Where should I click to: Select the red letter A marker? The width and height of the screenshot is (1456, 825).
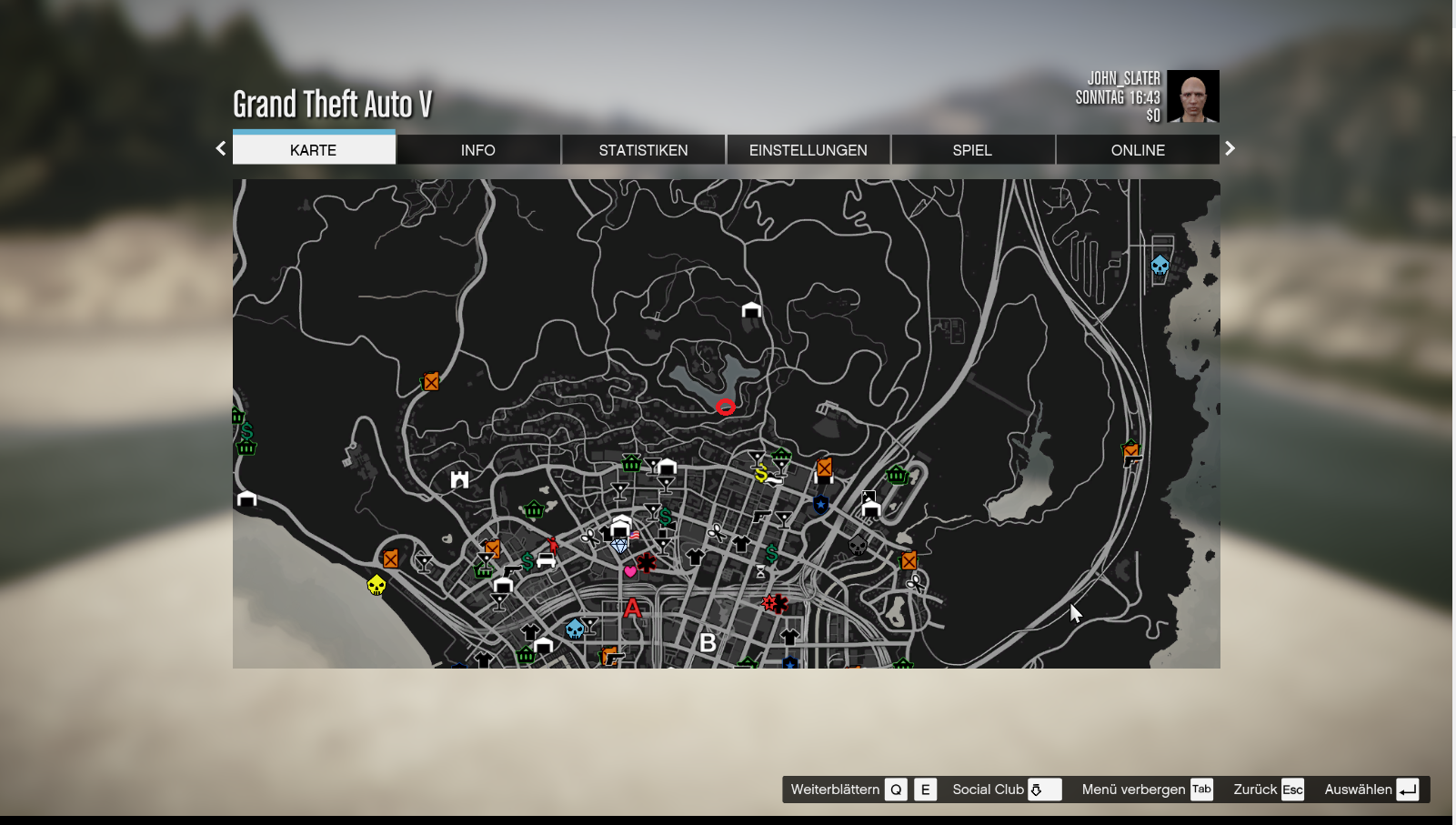pyautogui.click(x=633, y=609)
